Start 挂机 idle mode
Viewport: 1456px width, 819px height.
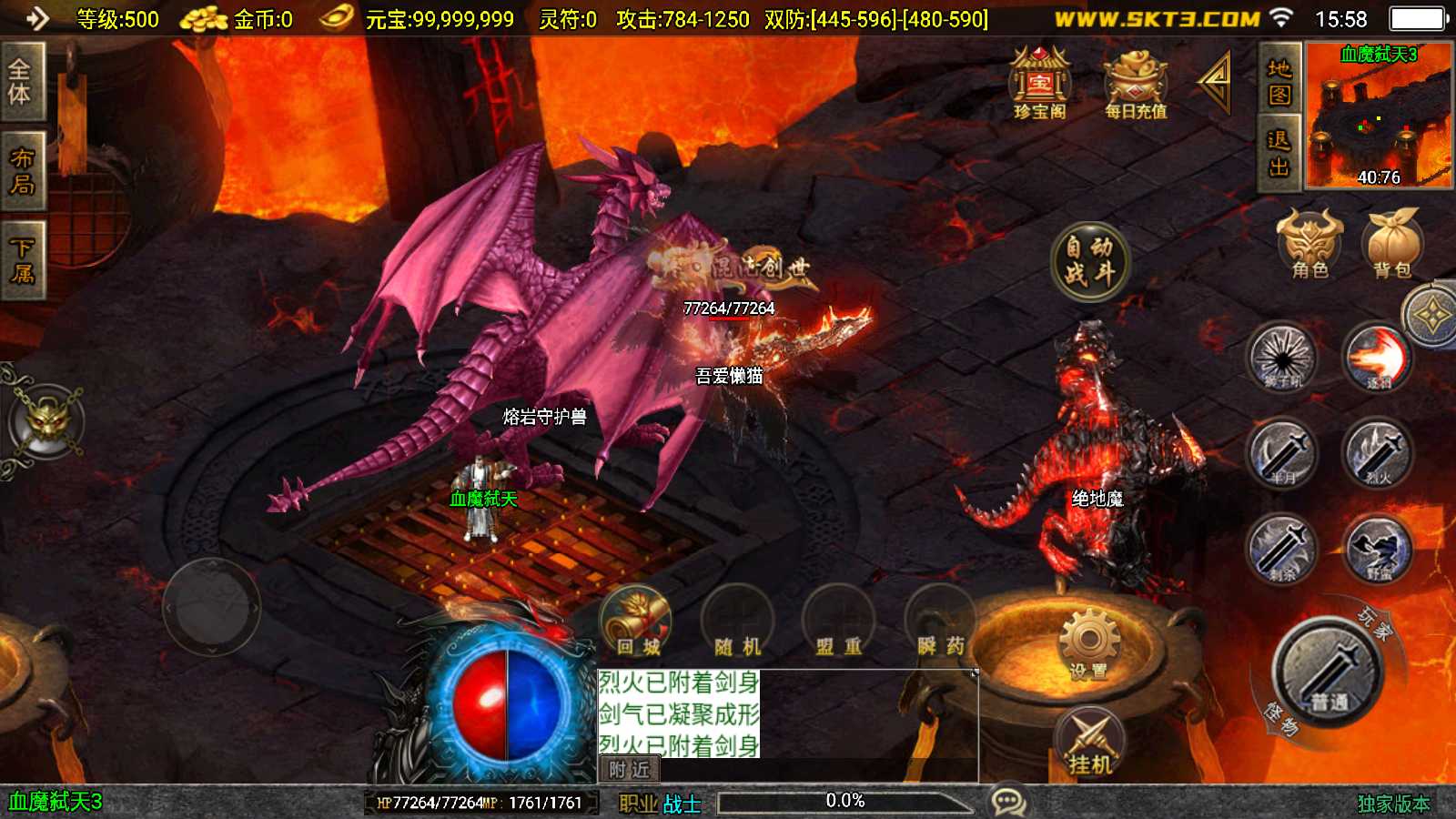(x=1090, y=743)
